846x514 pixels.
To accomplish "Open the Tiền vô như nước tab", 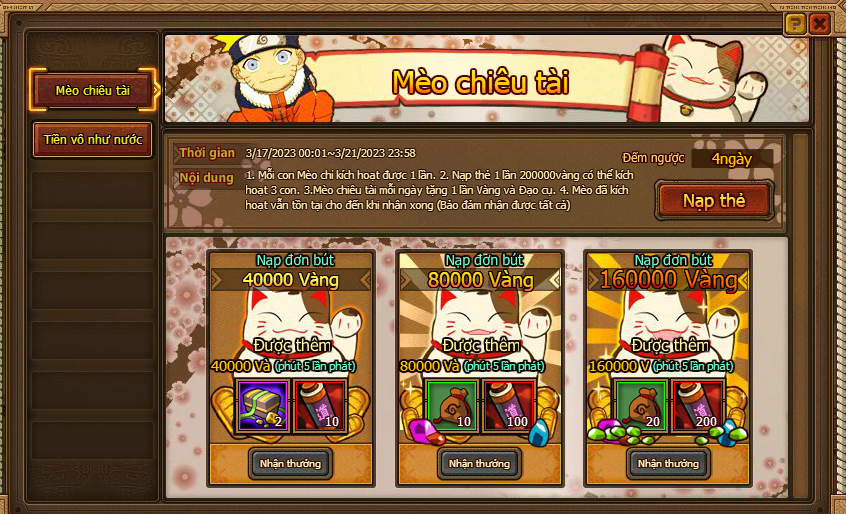I will [93, 140].
